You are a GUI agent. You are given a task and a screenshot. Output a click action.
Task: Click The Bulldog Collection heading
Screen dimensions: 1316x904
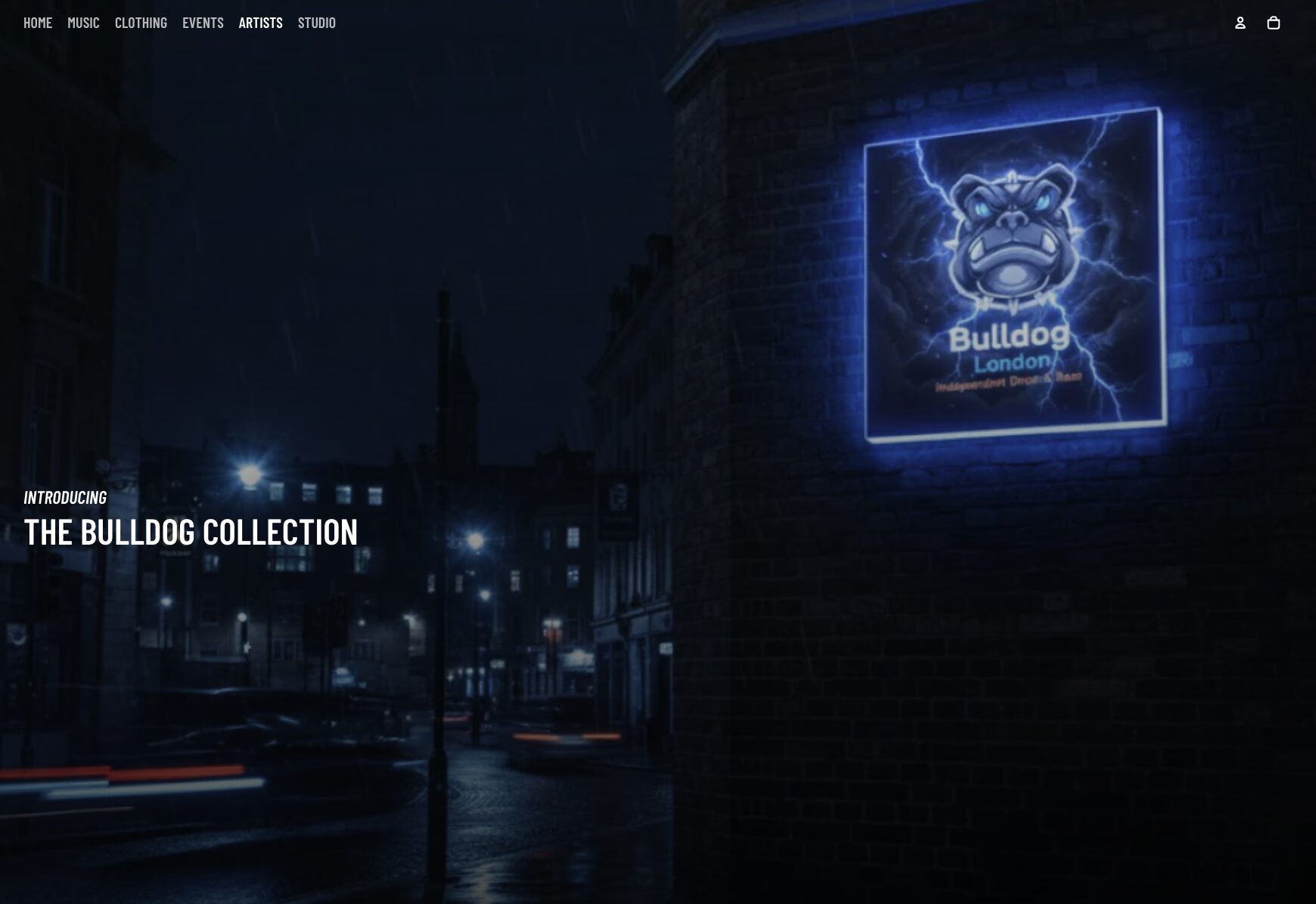coord(191,532)
